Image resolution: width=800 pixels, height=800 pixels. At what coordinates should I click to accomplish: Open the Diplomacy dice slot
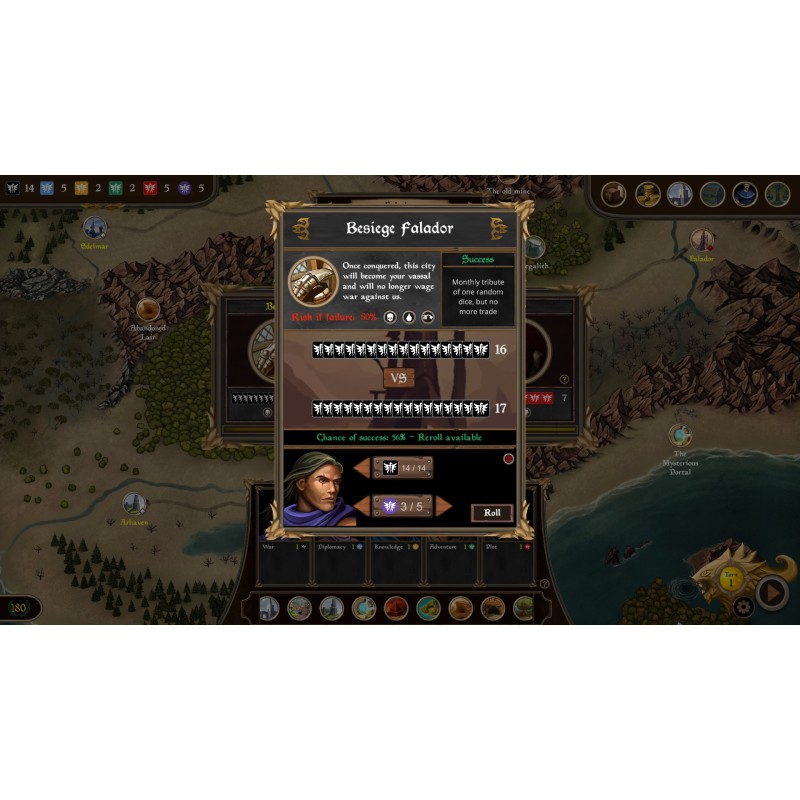point(340,565)
